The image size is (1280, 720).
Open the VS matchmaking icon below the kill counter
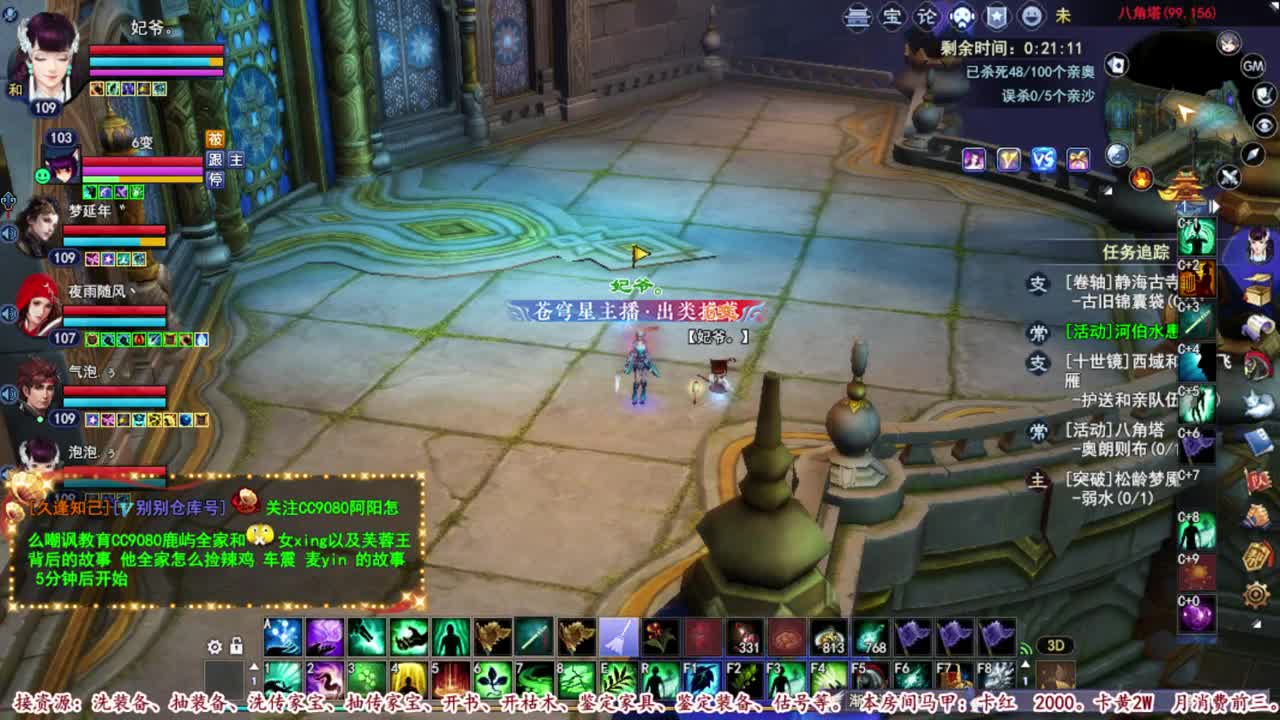pos(1043,158)
